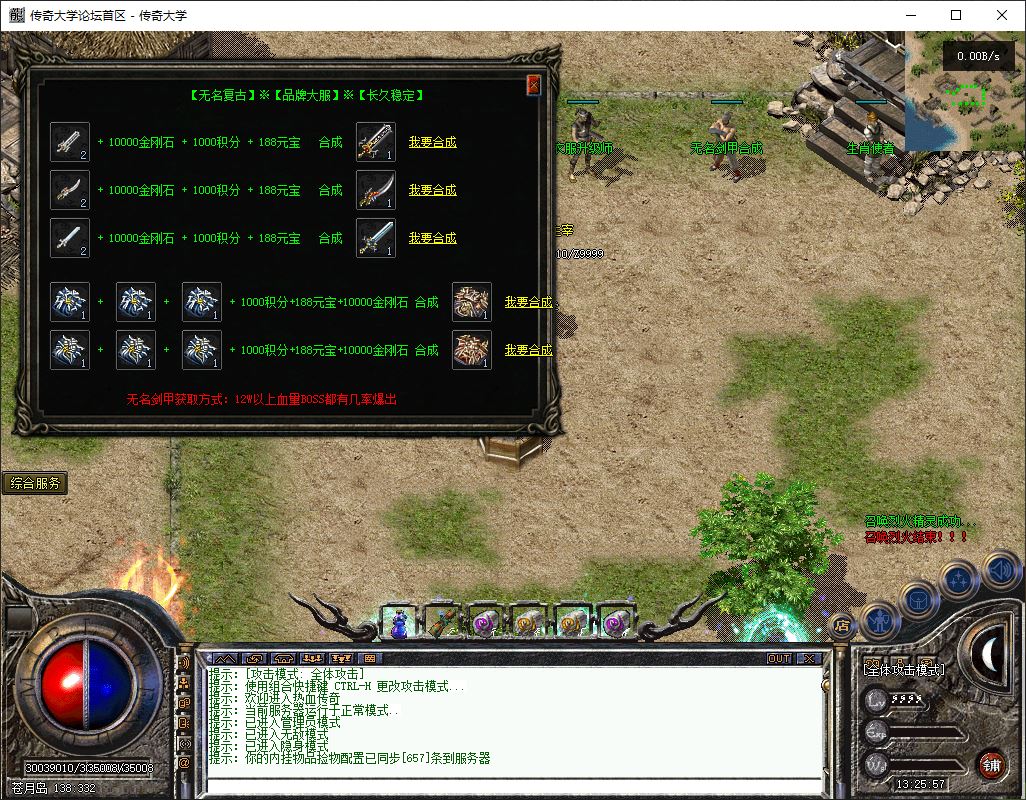Open the 综合服务 side button
The height and width of the screenshot is (800, 1026).
[x=36, y=483]
